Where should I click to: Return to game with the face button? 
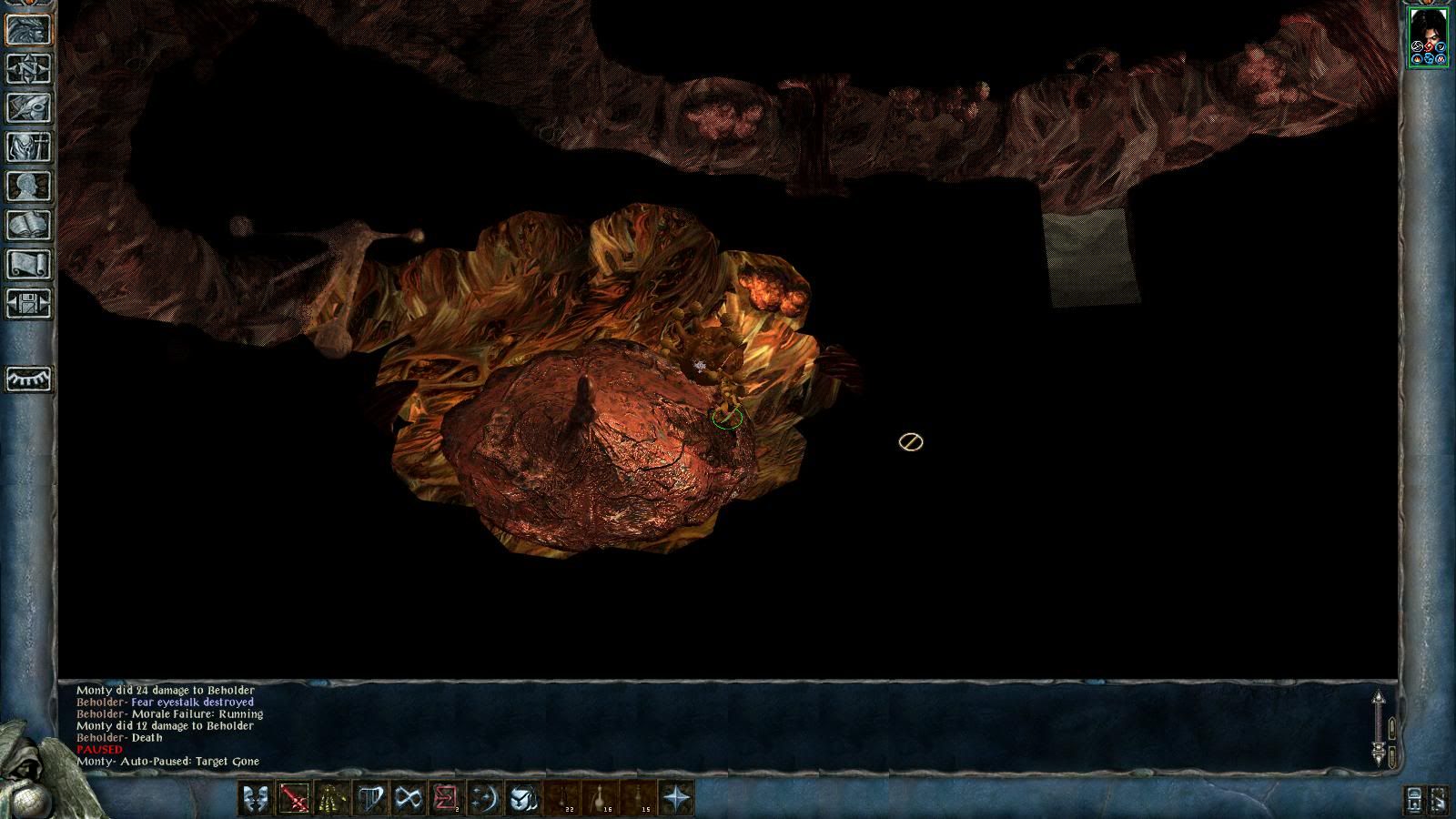(29, 30)
